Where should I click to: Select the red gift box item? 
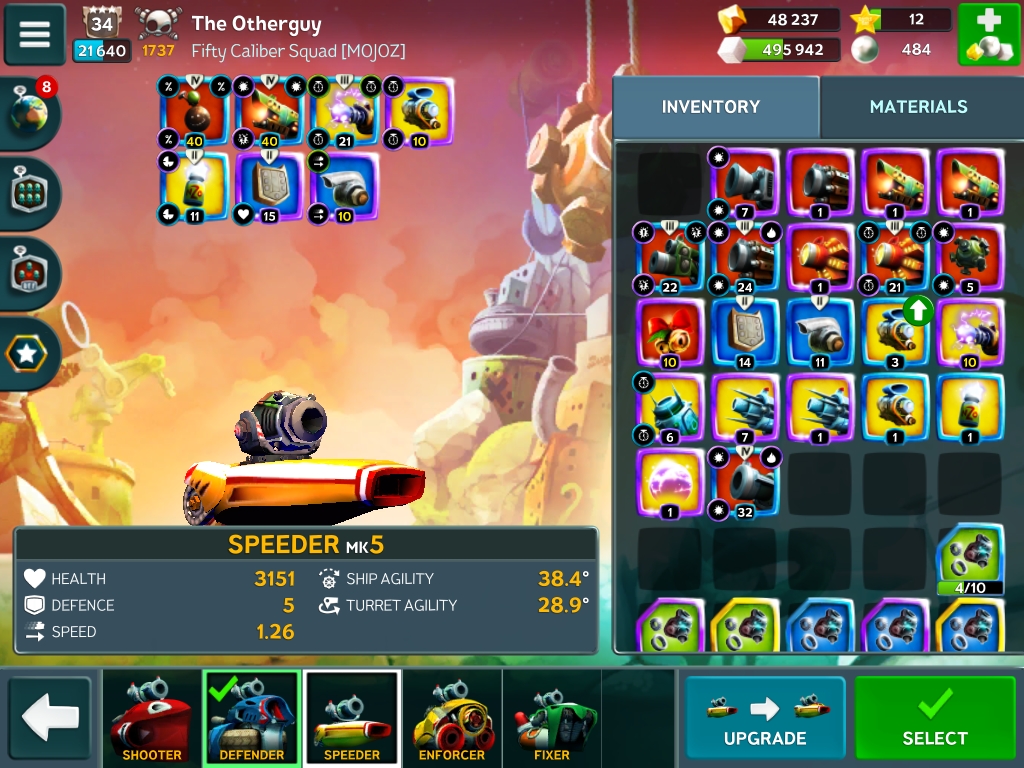[670, 333]
